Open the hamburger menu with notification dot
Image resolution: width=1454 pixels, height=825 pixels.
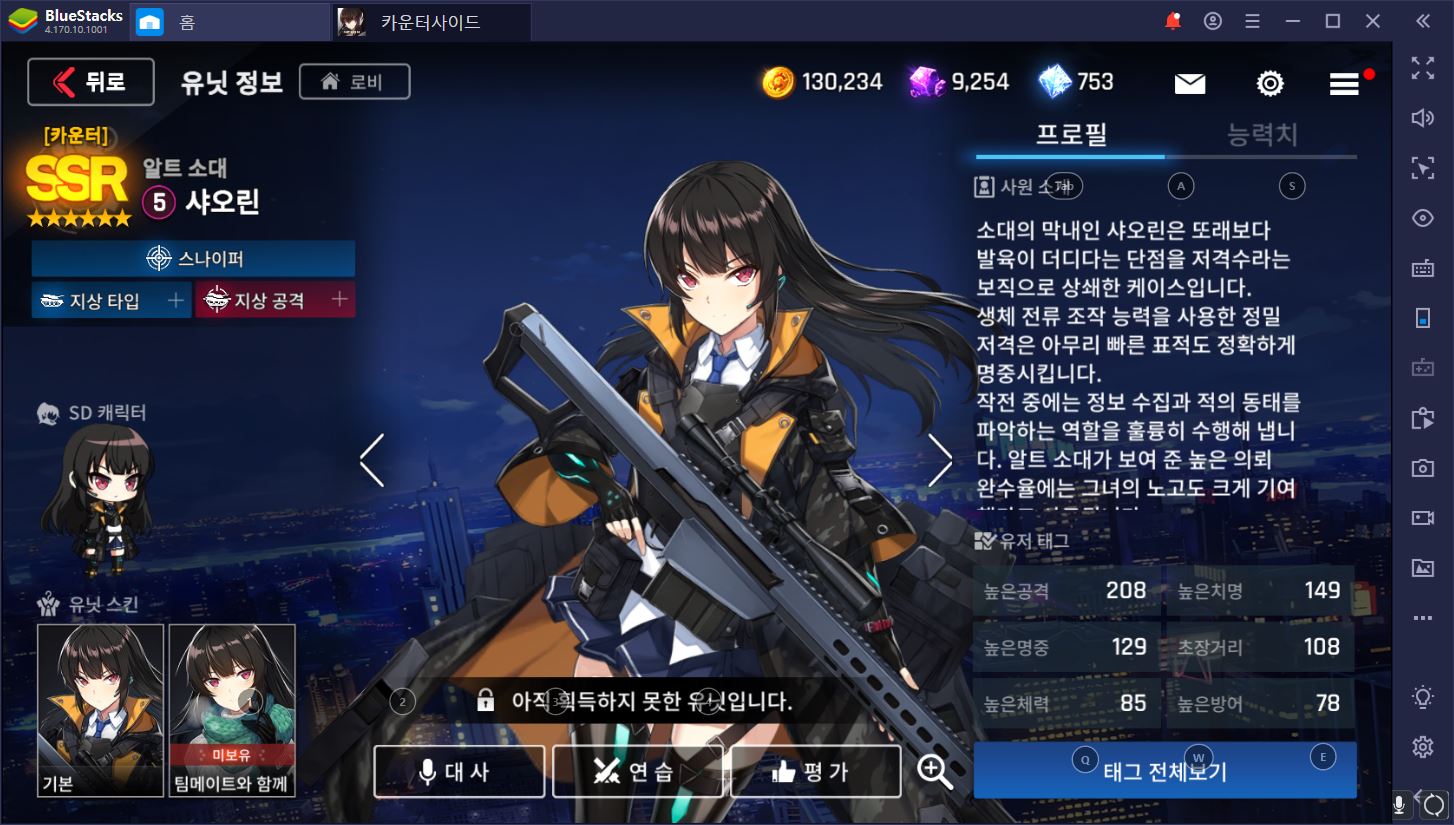click(1343, 84)
